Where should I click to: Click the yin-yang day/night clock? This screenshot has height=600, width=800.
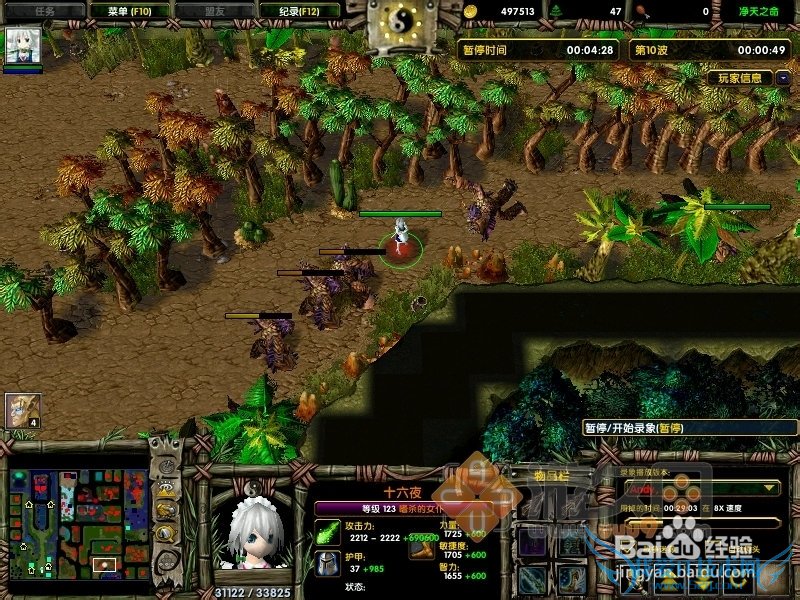coord(400,22)
